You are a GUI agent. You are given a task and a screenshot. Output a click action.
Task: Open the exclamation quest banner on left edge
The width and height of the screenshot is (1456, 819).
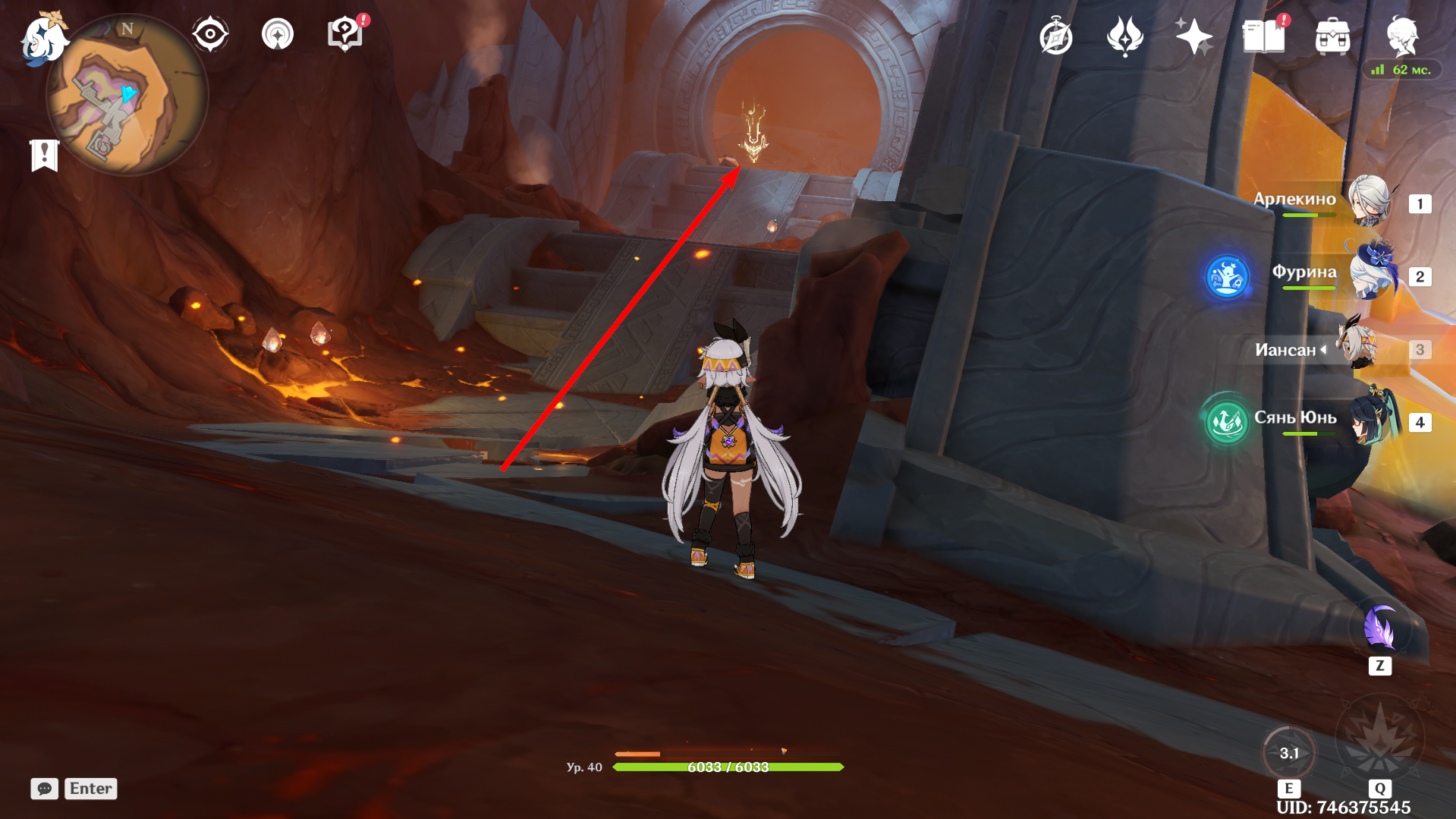(x=46, y=154)
